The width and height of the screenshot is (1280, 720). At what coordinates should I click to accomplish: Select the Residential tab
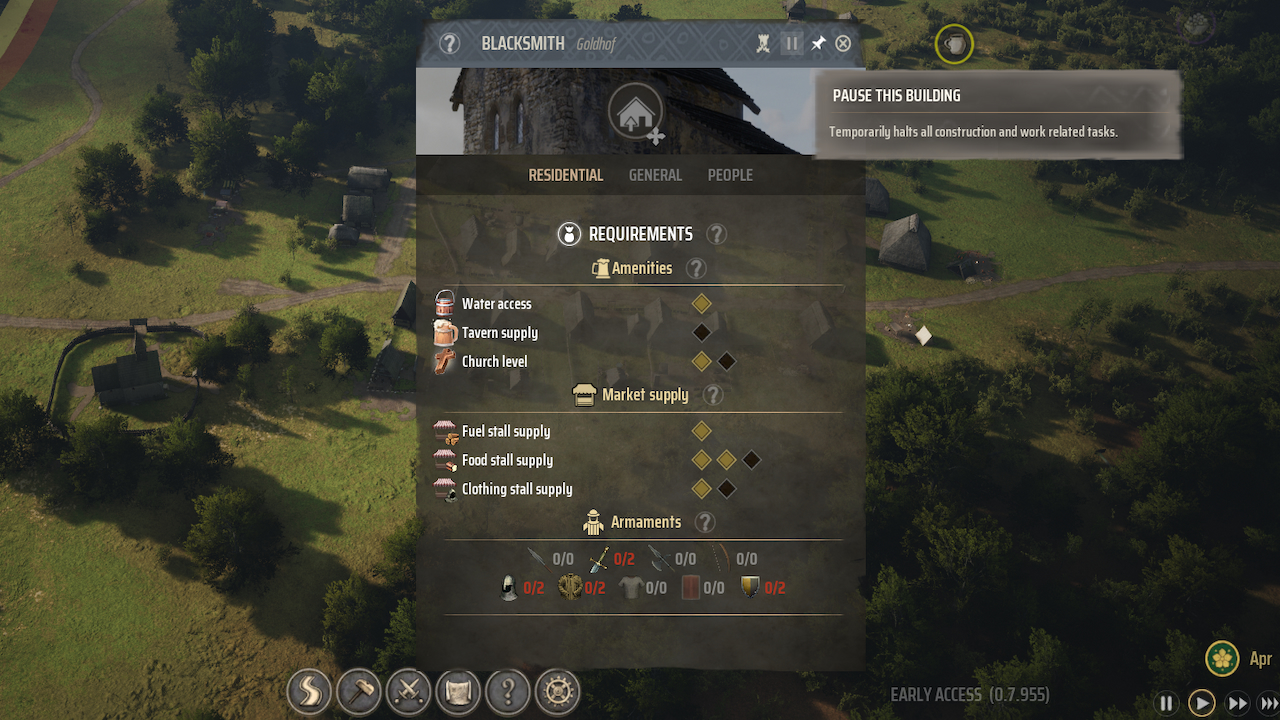[x=565, y=175]
